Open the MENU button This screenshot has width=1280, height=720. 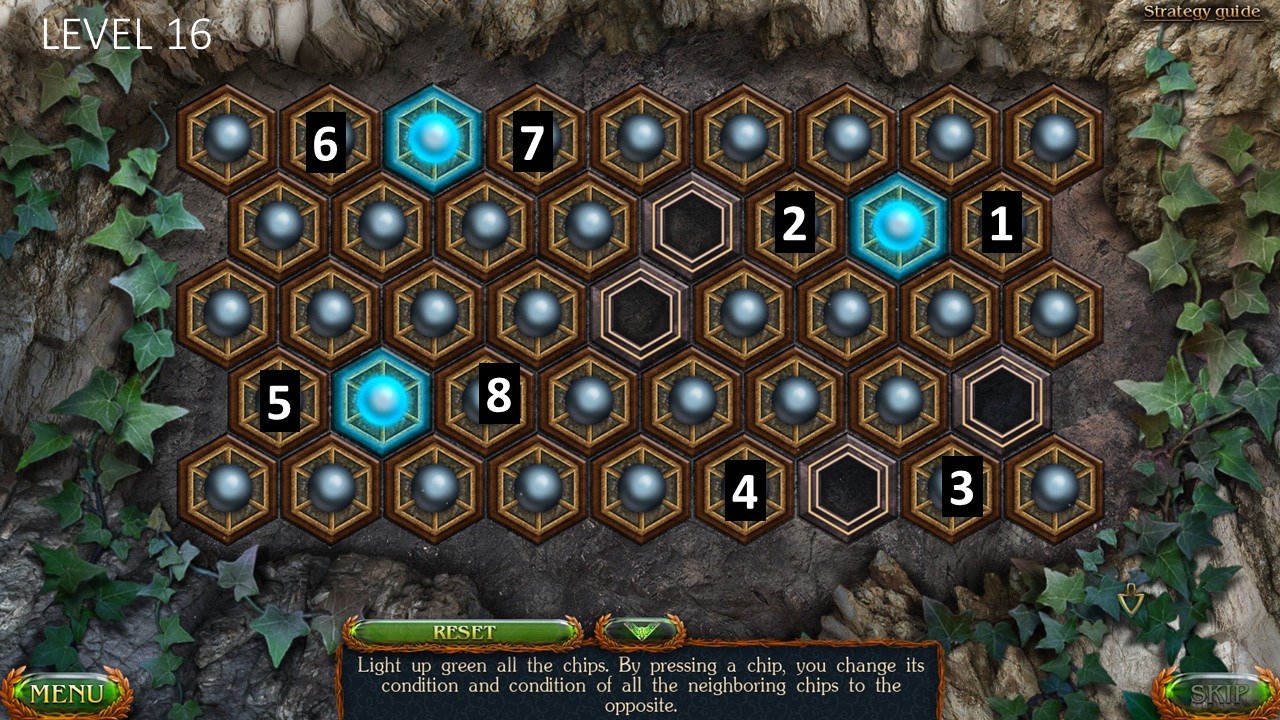pyautogui.click(x=66, y=692)
